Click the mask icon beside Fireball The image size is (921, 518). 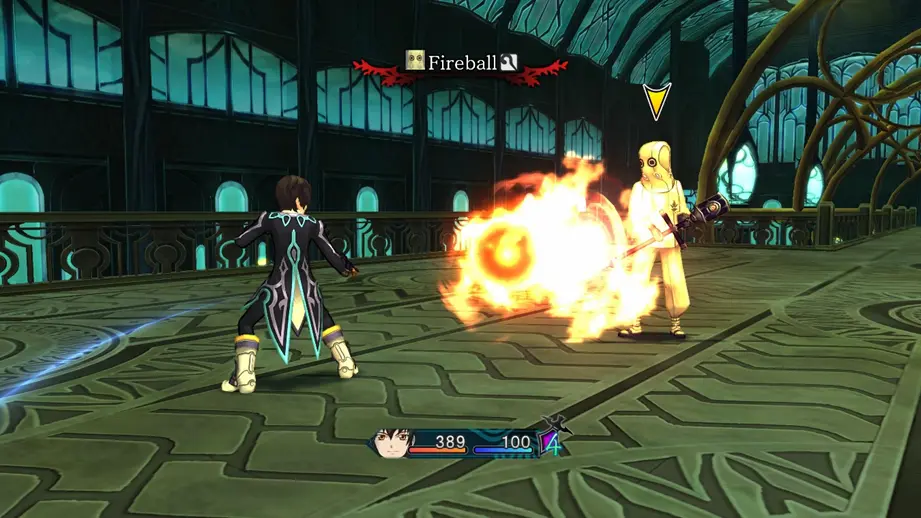click(x=415, y=61)
